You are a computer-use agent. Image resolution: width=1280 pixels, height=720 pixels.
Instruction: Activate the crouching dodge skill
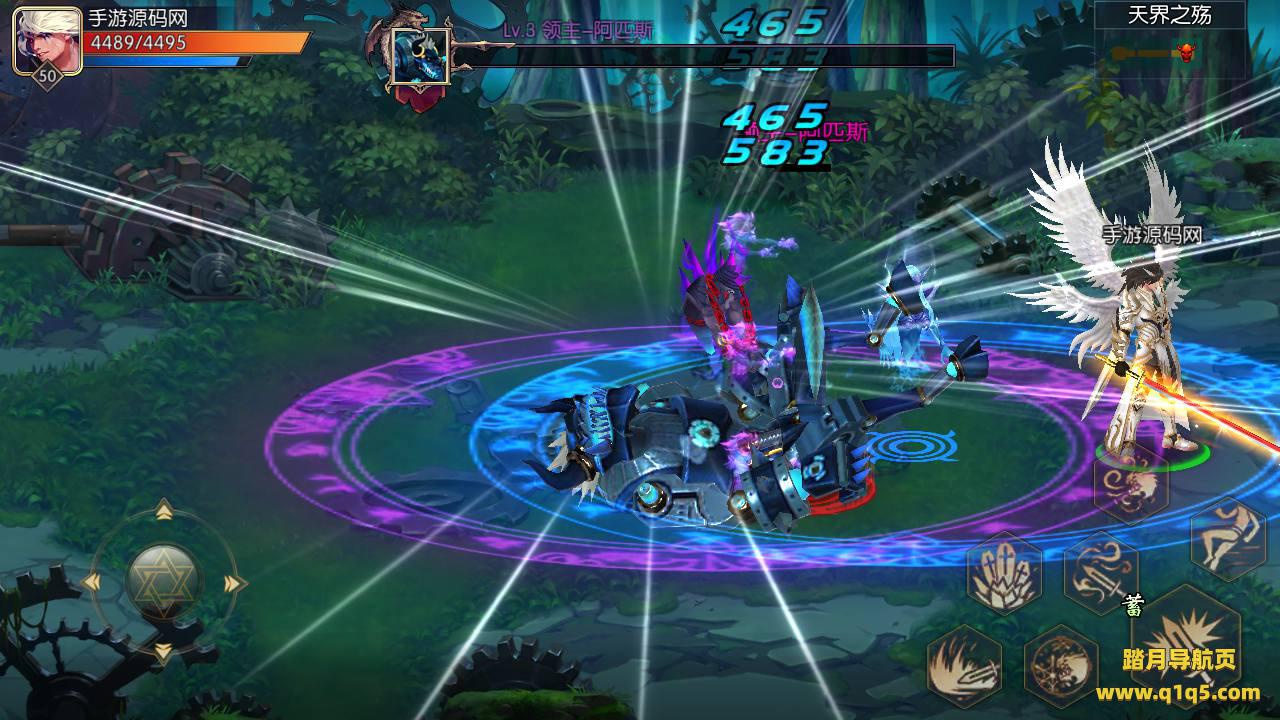(x=1228, y=538)
